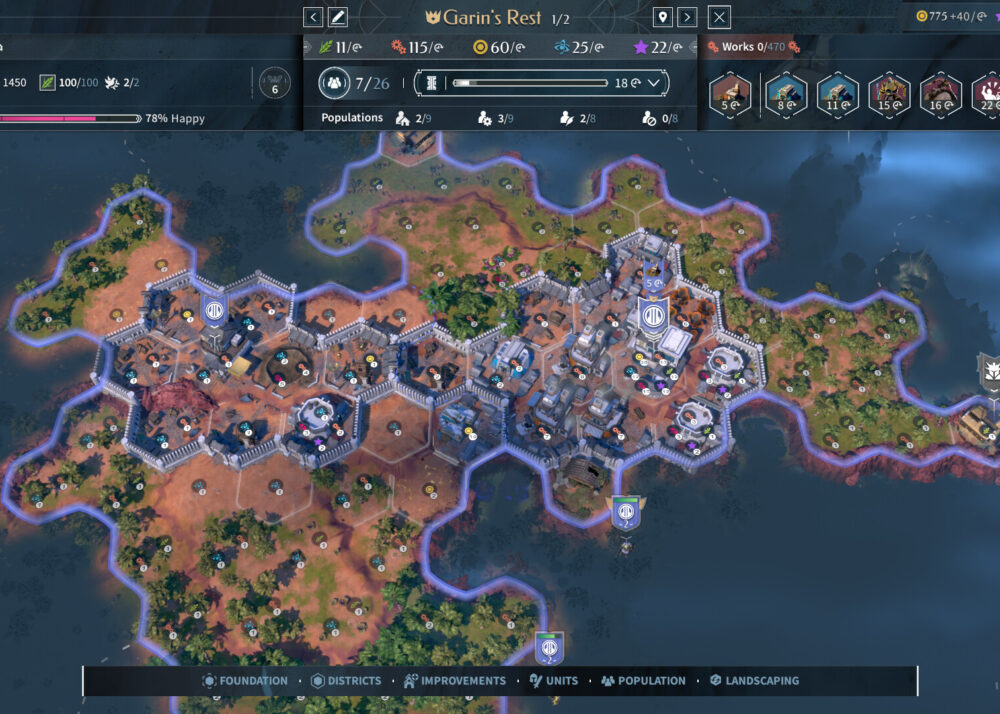Open the population circle icon showing 7/26
Screen dimensions: 1000x714
point(334,83)
